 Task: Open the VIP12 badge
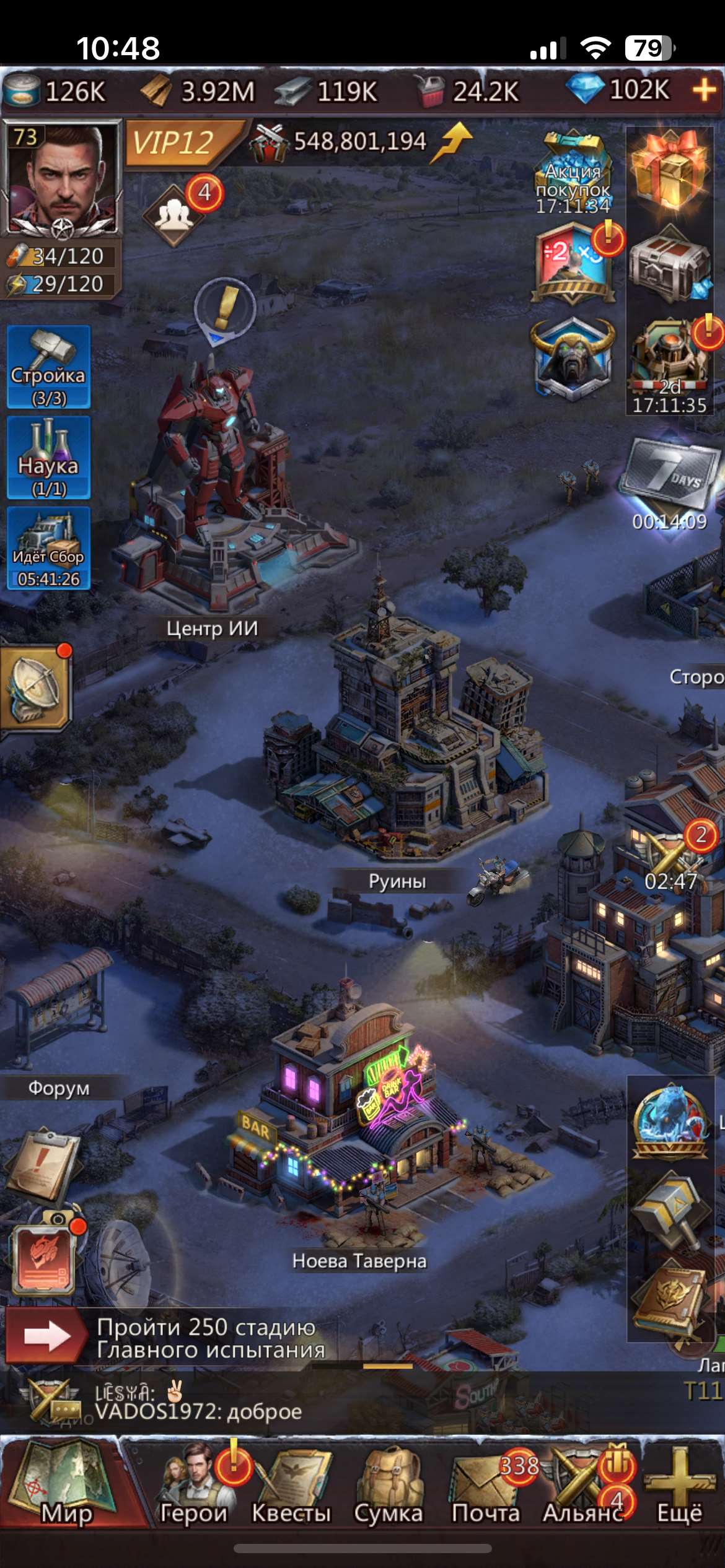click(174, 143)
